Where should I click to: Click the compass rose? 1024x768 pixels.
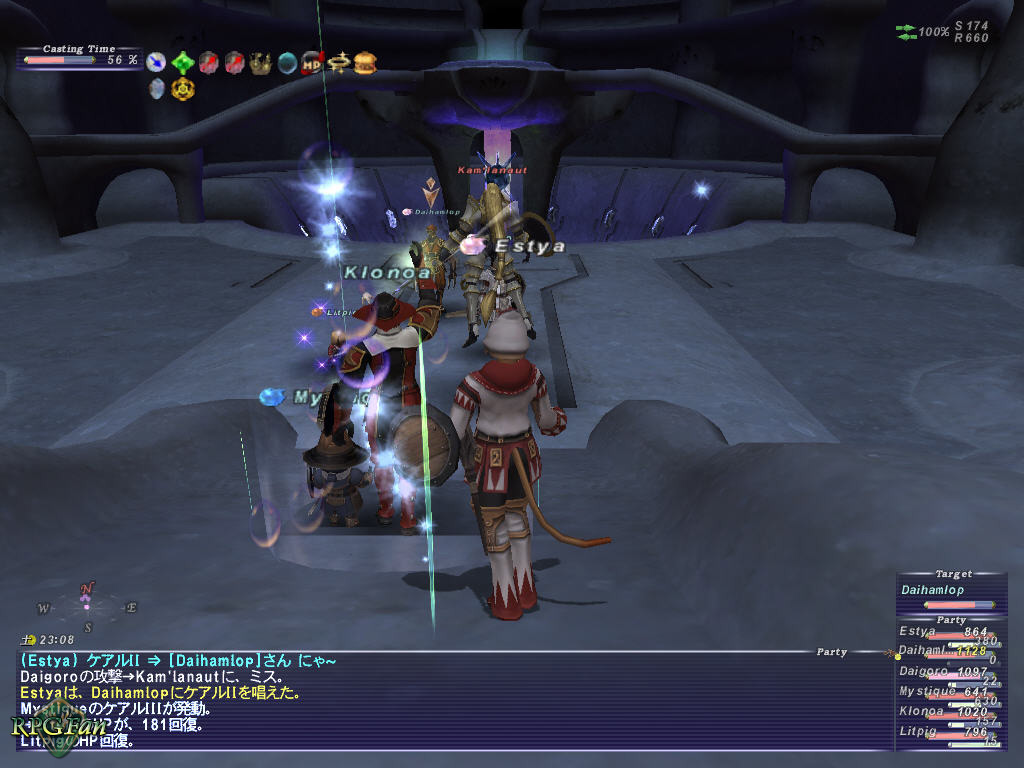coord(87,605)
